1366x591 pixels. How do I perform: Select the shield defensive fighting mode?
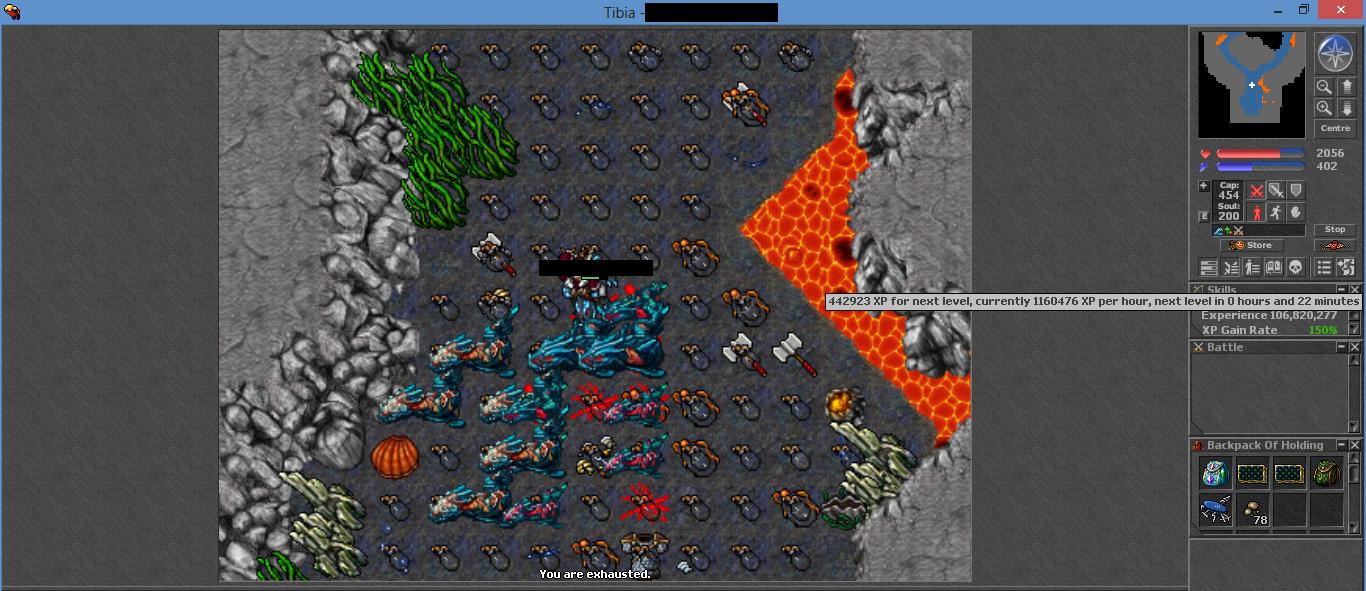1296,190
